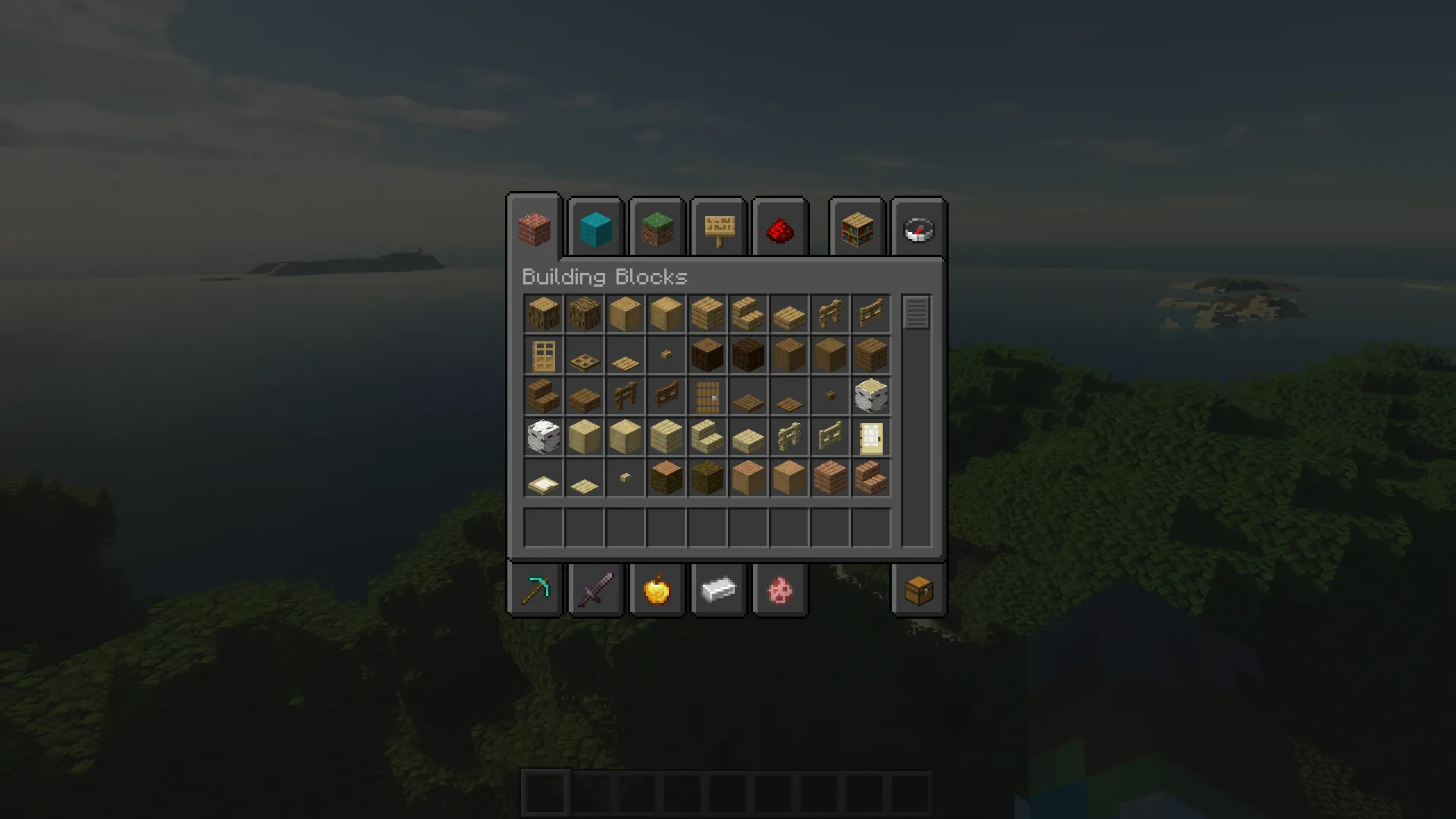Viewport: 1456px width, 819px height.
Task: Open the survival inventory chest icon
Action: point(918,590)
